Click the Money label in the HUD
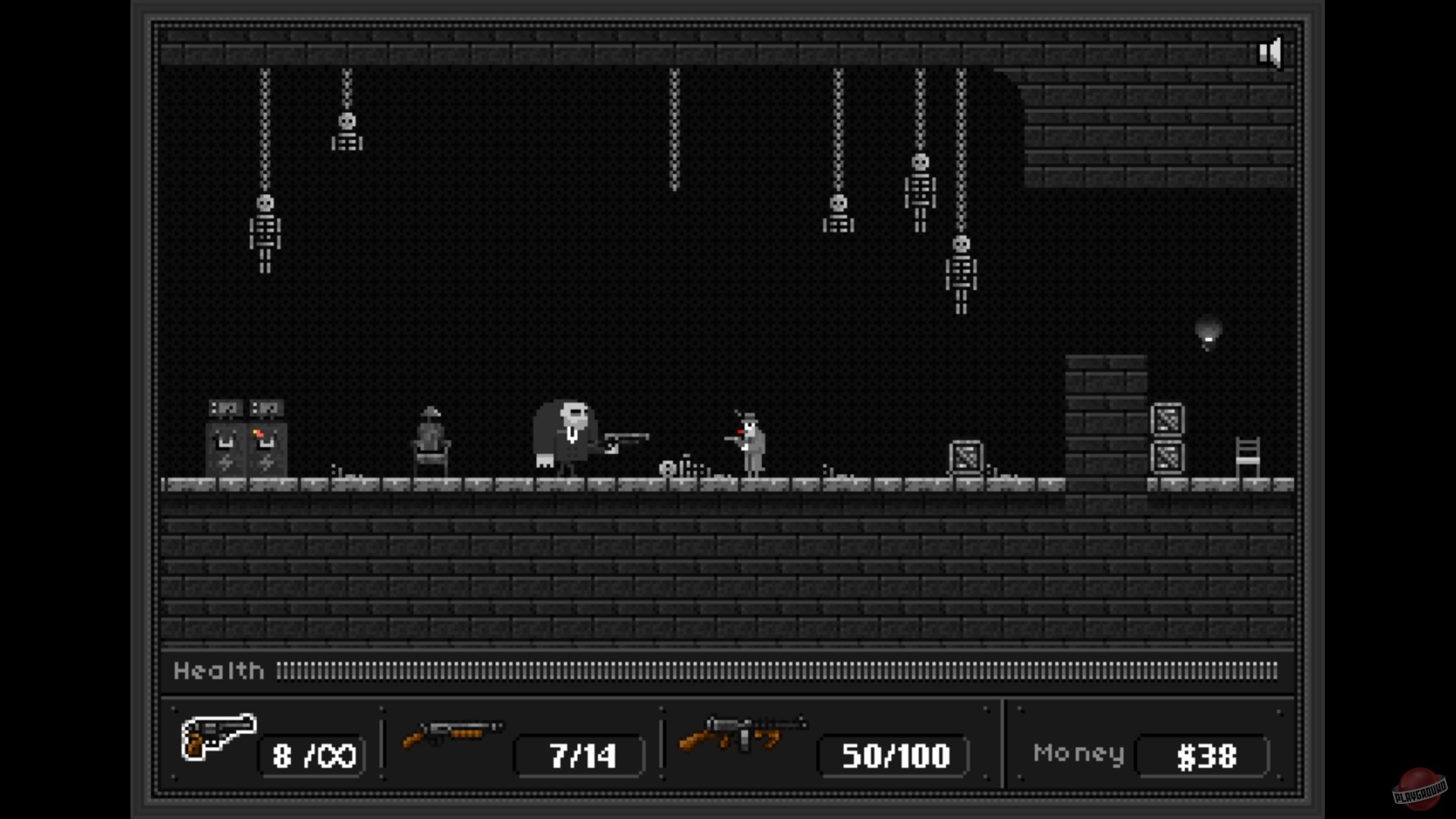The width and height of the screenshot is (1456, 819). pos(1080,753)
